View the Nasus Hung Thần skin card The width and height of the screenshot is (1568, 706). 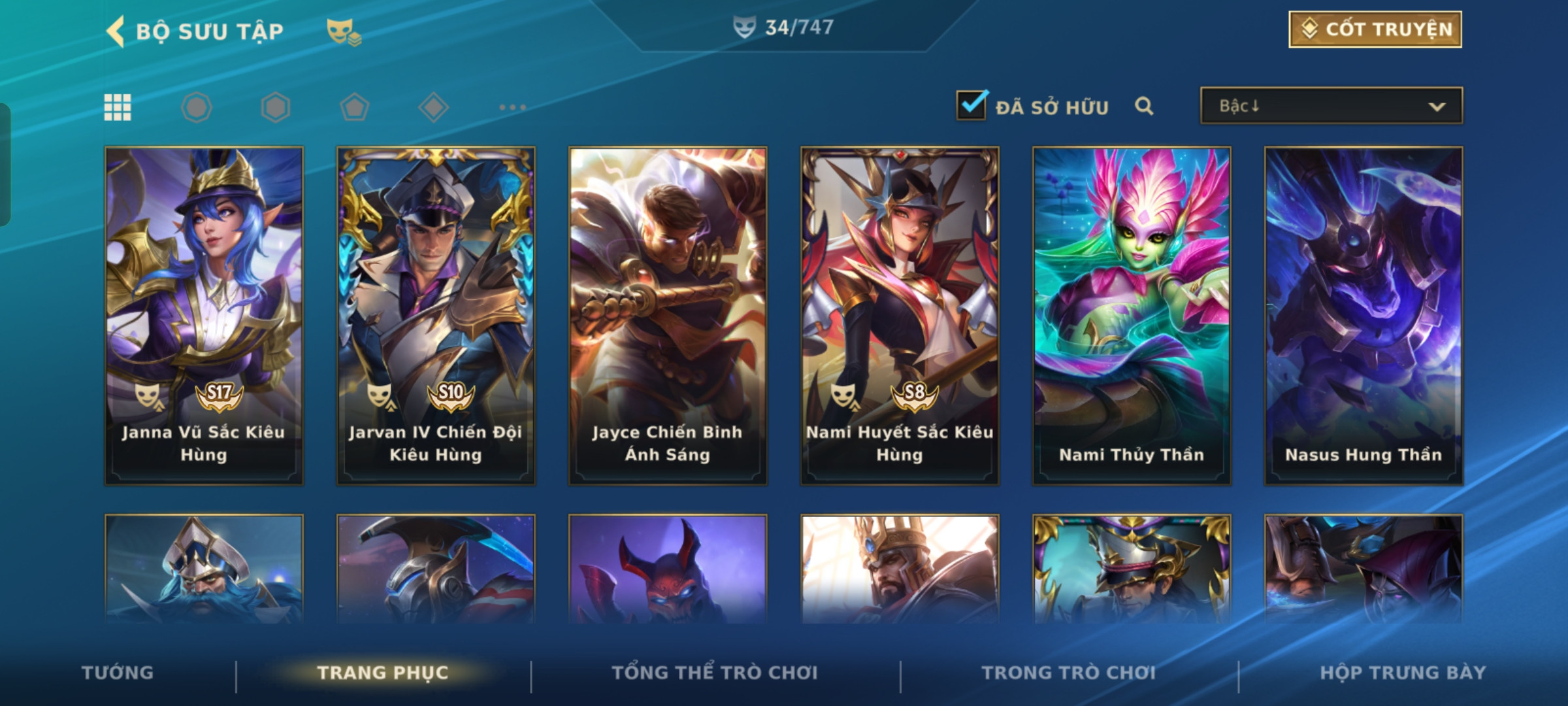pos(1364,315)
